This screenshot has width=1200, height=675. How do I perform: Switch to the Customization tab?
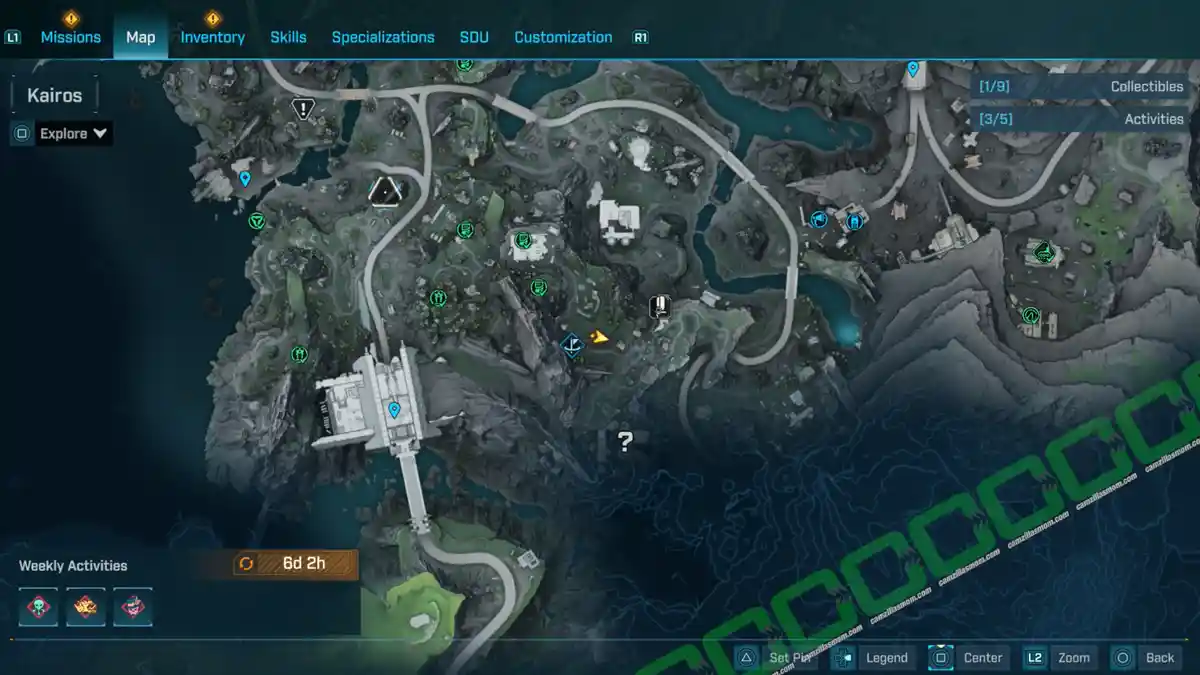(x=563, y=37)
